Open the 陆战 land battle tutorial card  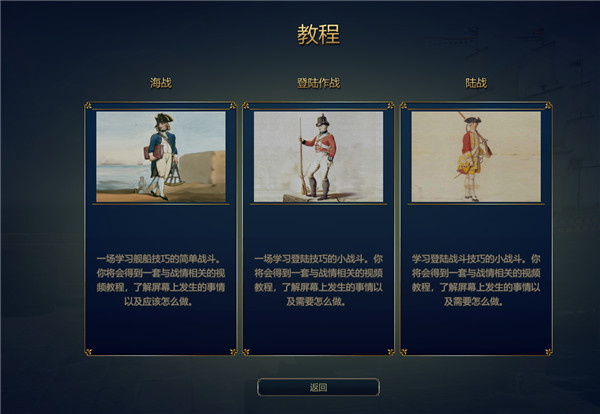click(x=476, y=228)
